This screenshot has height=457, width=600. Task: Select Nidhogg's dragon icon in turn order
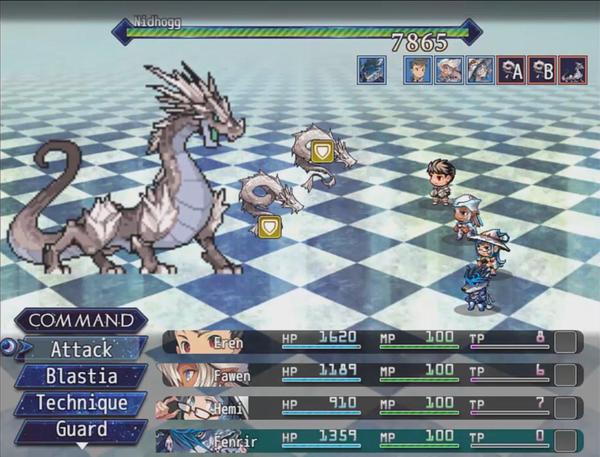pyautogui.click(x=573, y=69)
